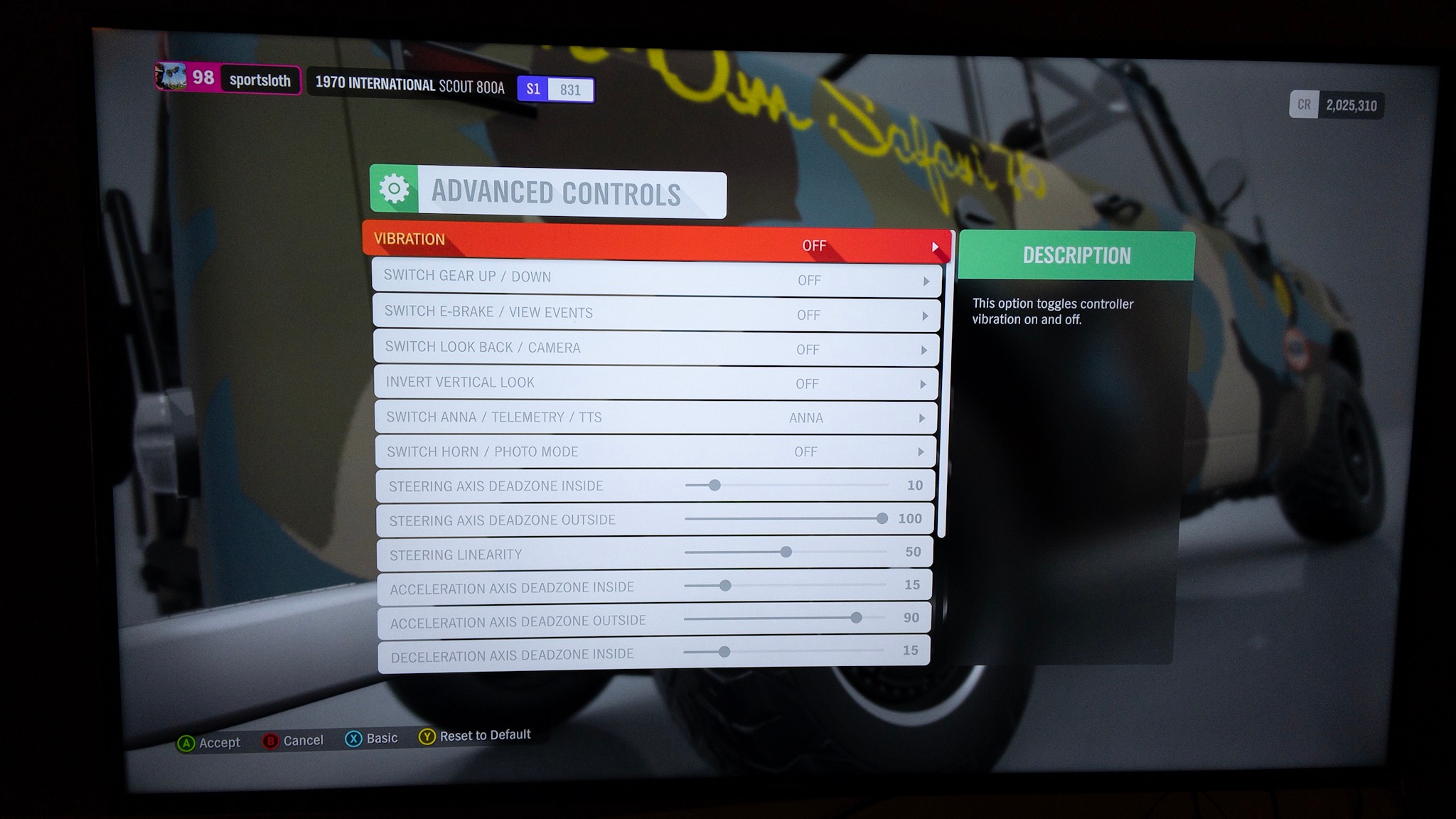Toggle Switch E-Brake / View Events setting
The image size is (1456, 819).
655,313
